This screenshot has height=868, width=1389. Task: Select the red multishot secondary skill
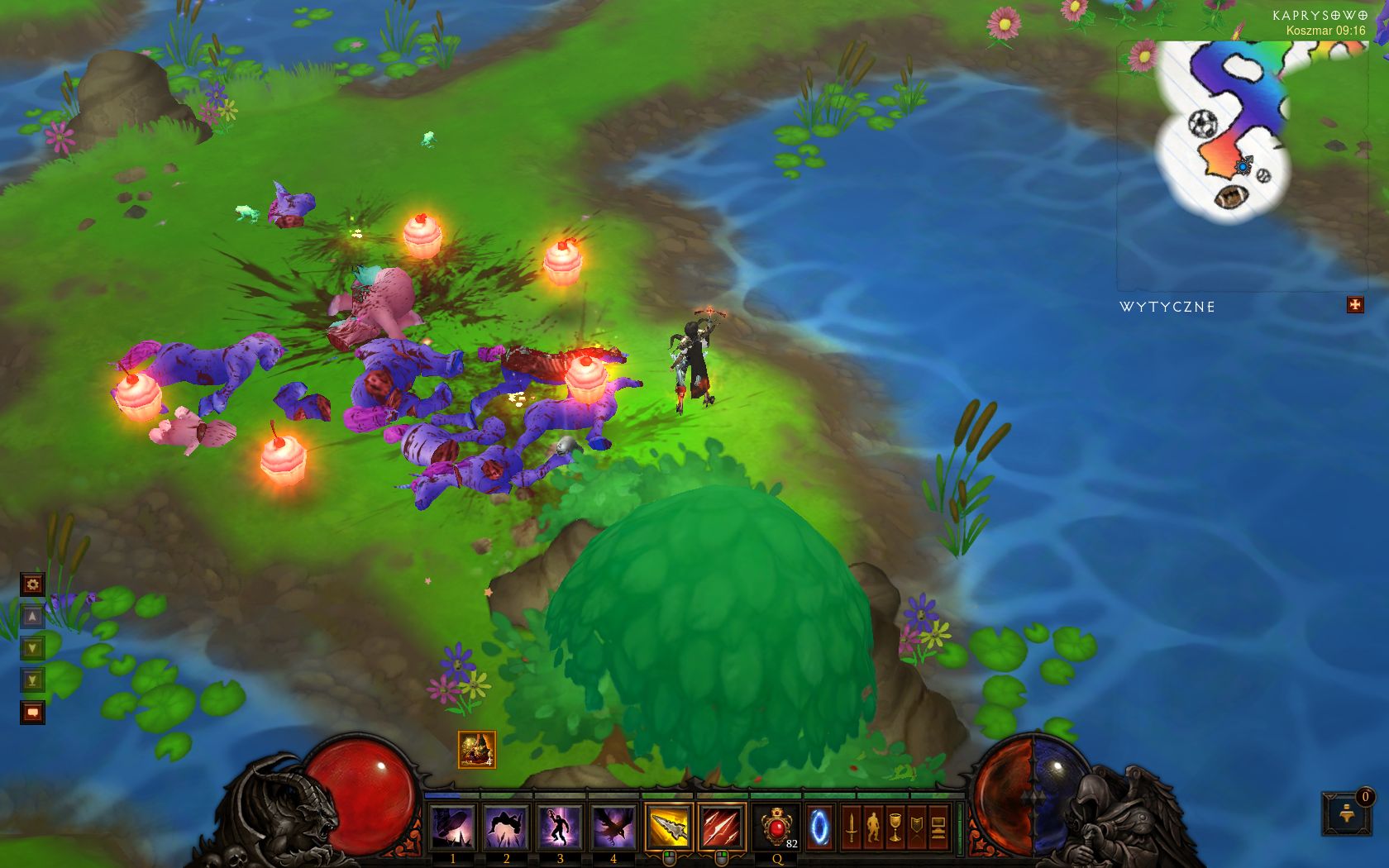point(721,827)
